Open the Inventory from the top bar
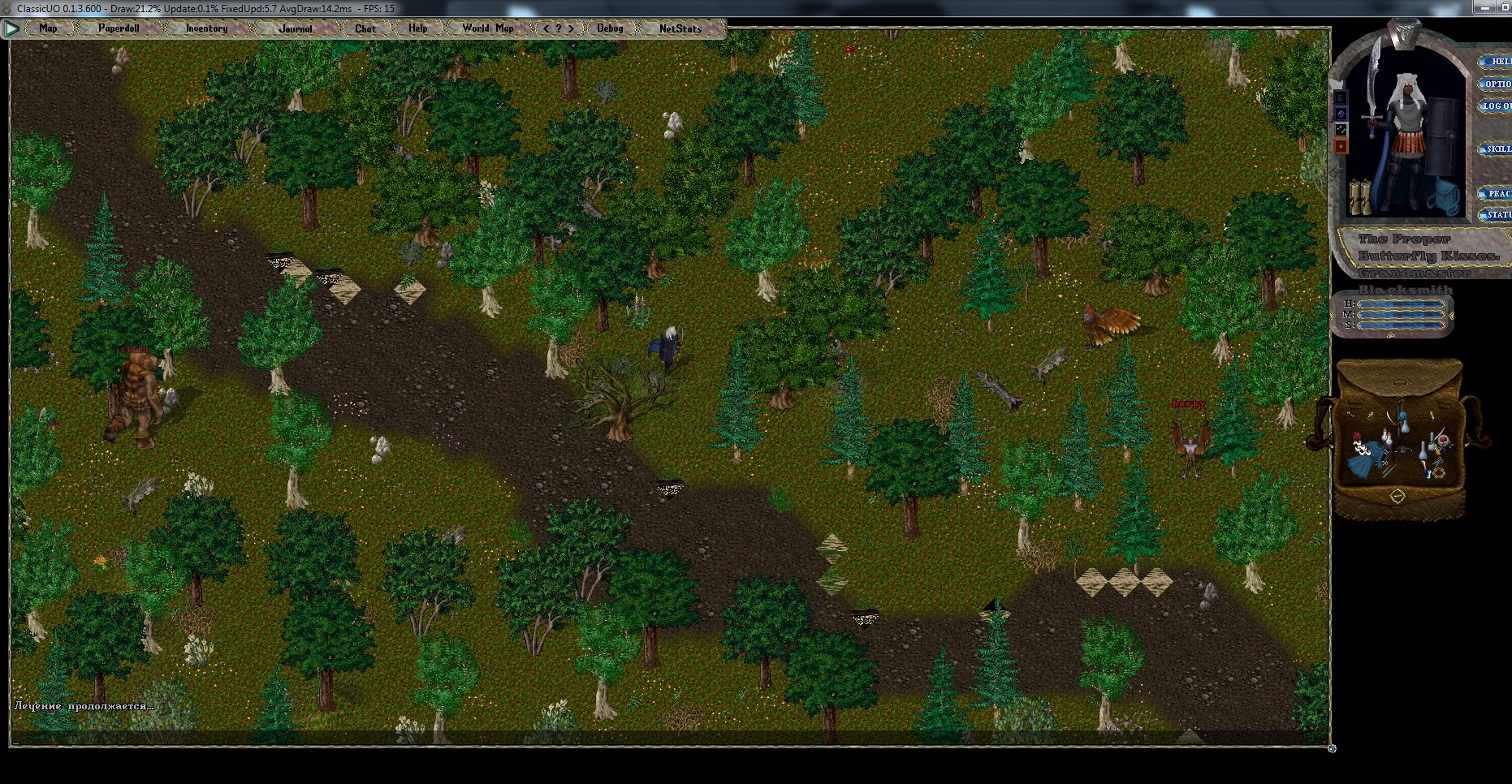The height and width of the screenshot is (784, 1512). click(x=206, y=28)
